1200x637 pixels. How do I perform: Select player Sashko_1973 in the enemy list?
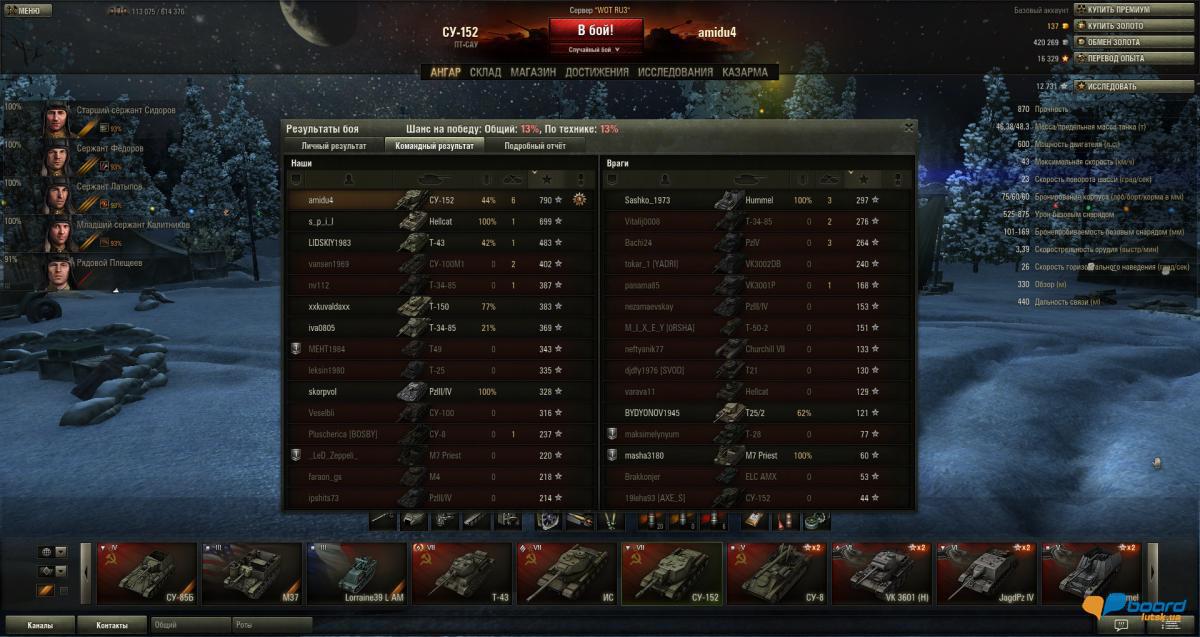click(x=648, y=201)
